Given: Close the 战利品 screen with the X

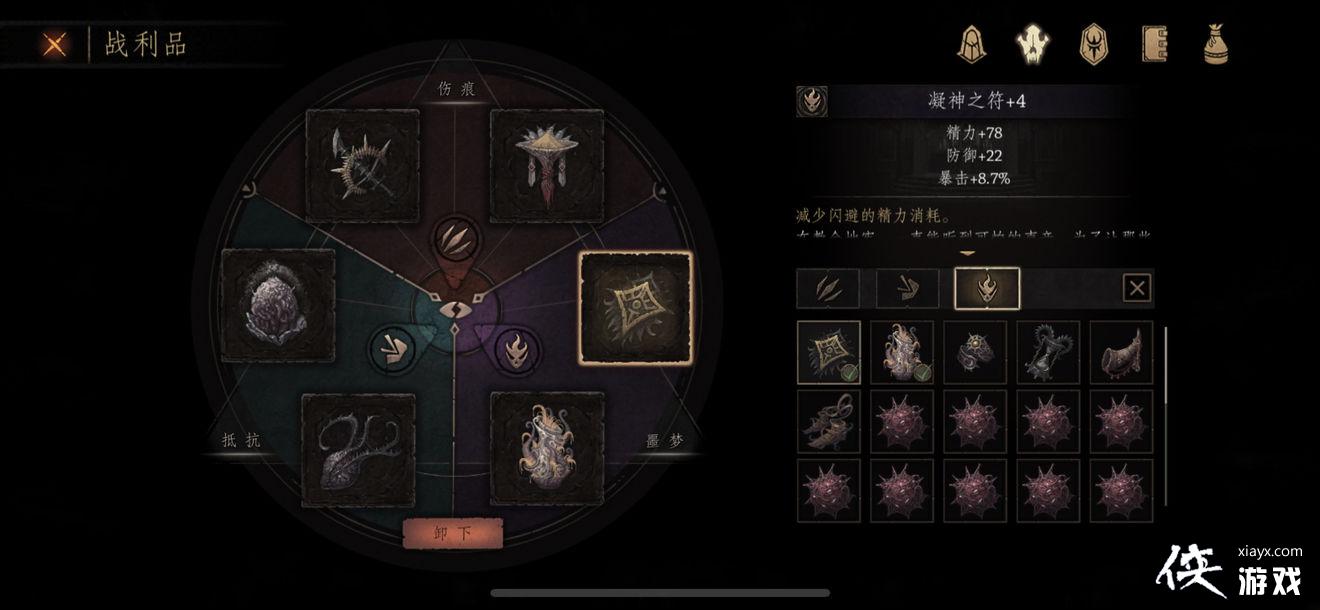Looking at the screenshot, I should click(x=56, y=44).
